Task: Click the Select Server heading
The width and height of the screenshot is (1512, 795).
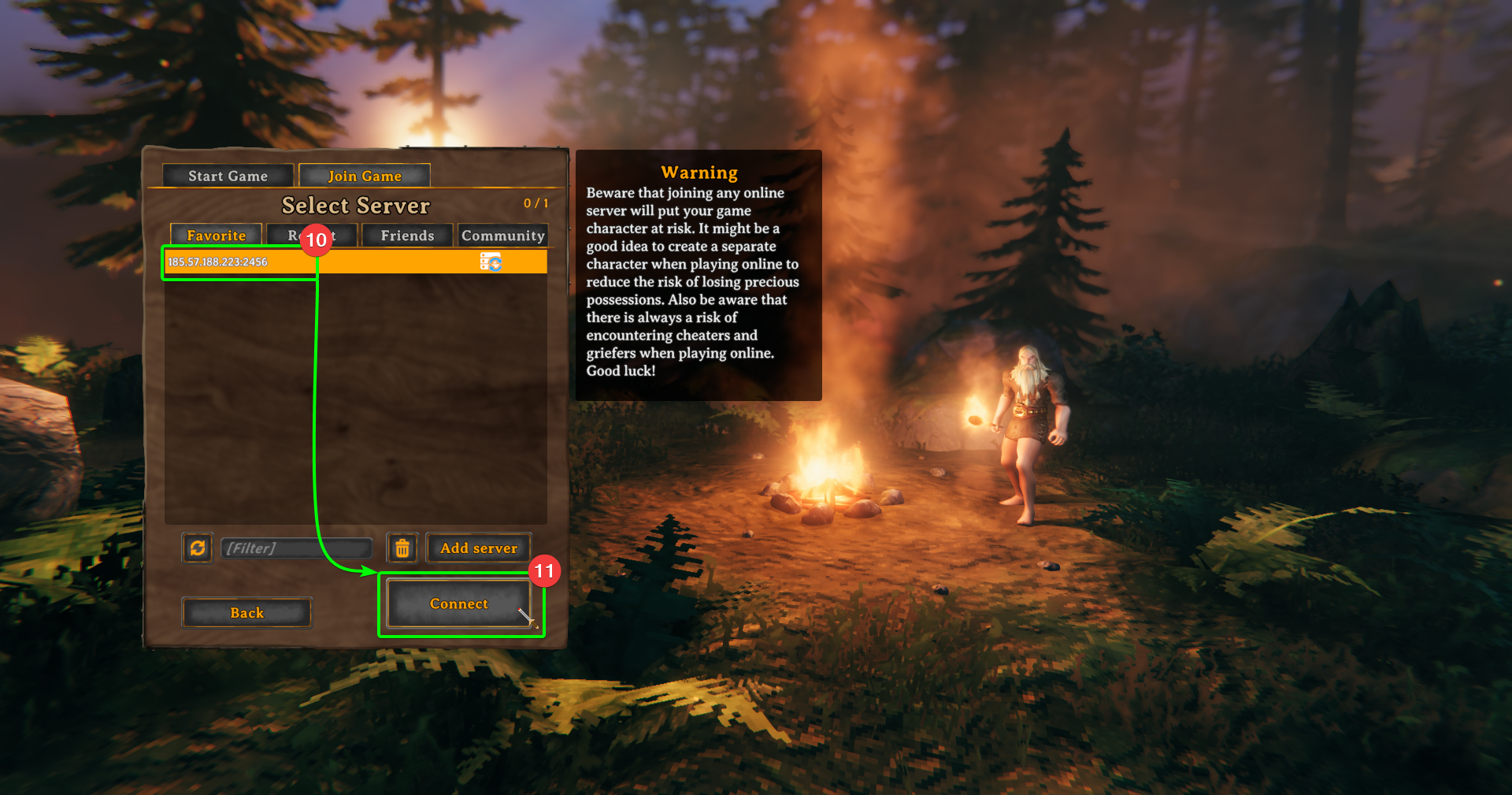Action: click(356, 206)
